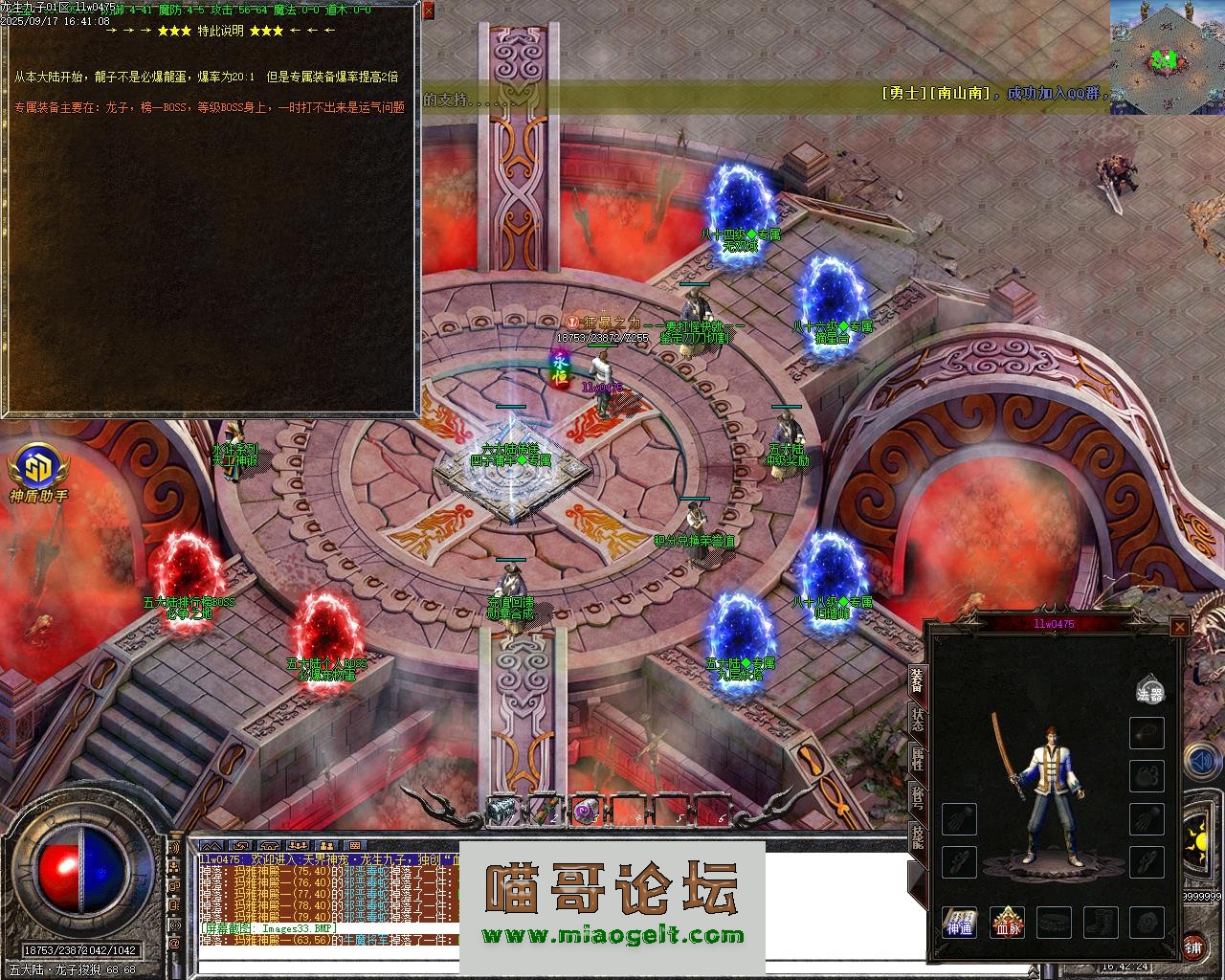Use the silver chest hotbar item
Screen dimensions: 1225x980
(x=501, y=811)
